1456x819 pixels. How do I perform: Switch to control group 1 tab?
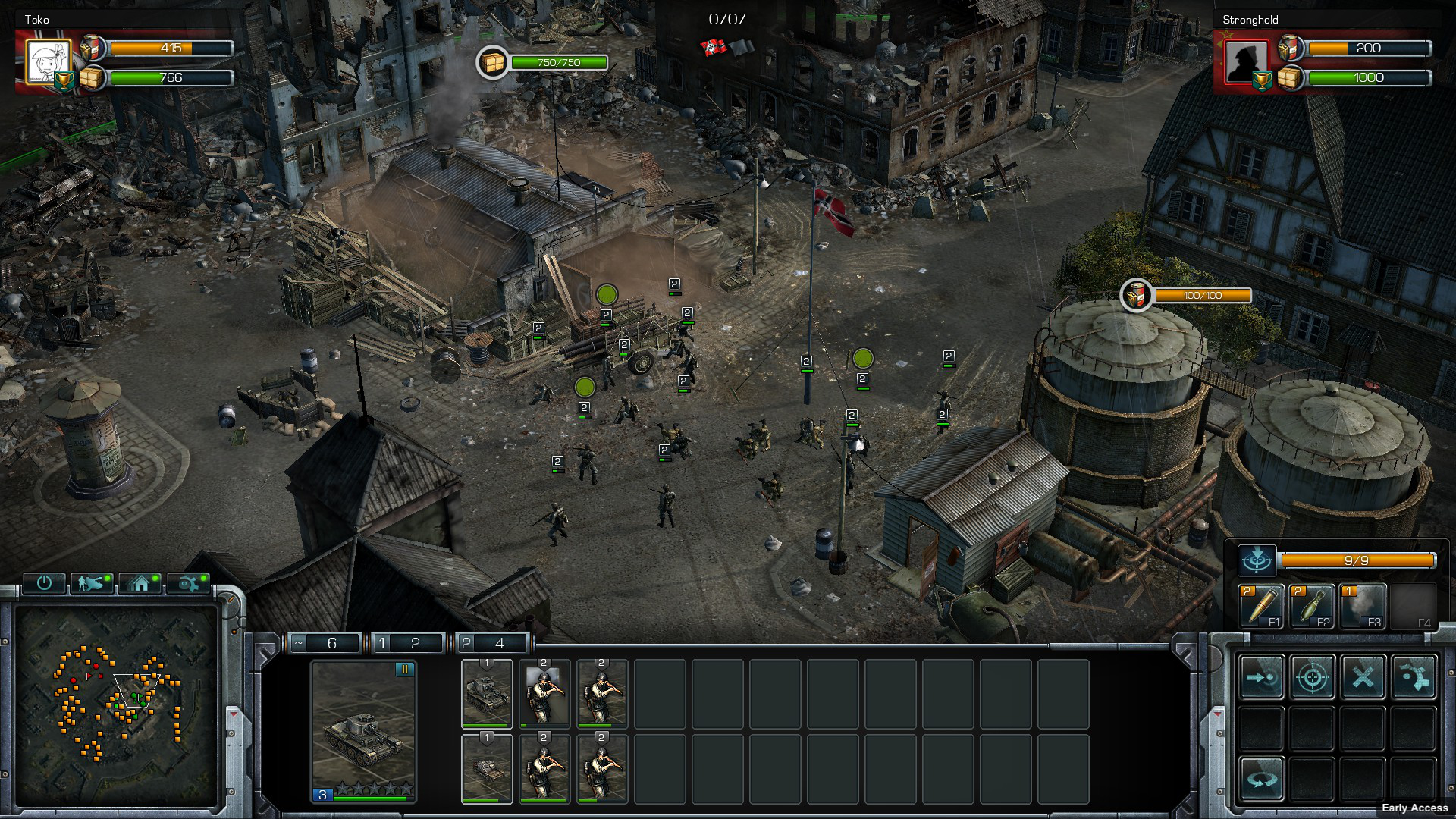pyautogui.click(x=407, y=643)
